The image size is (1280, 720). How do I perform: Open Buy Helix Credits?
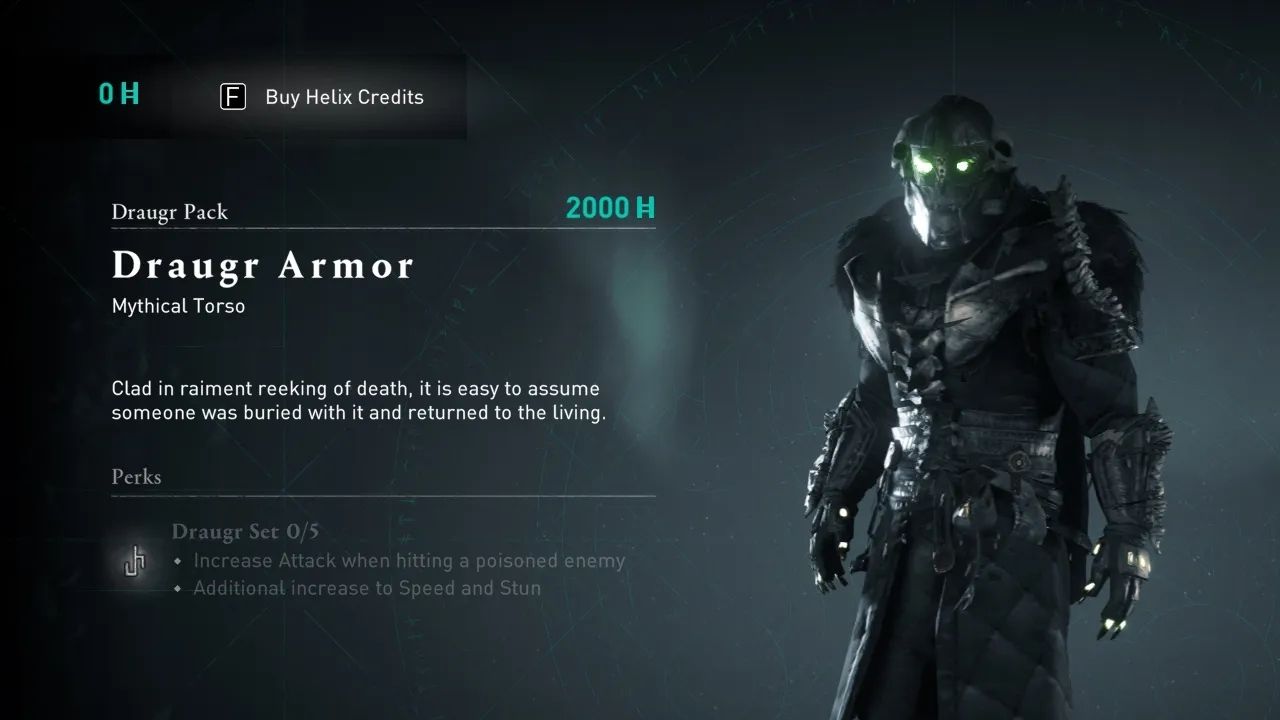click(344, 97)
